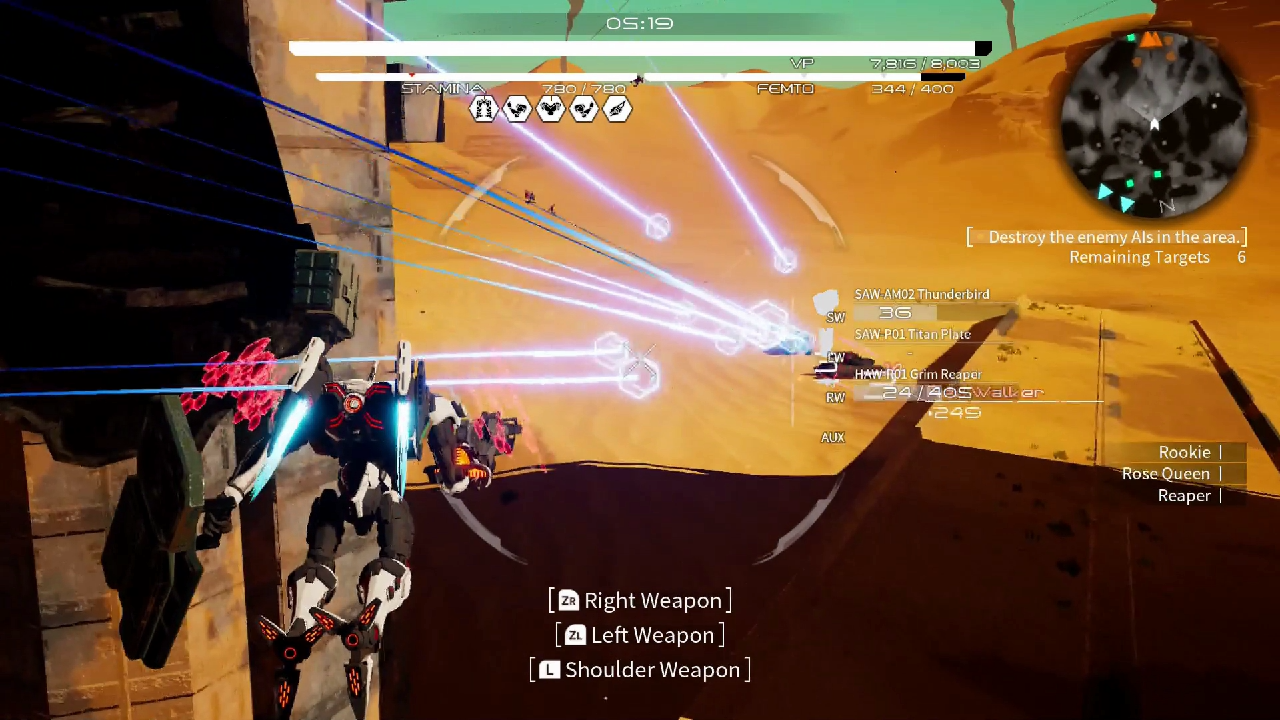1280x720 pixels.
Task: Select the SAW-AM02 Thunderbird shoulder weapon
Action: point(921,294)
